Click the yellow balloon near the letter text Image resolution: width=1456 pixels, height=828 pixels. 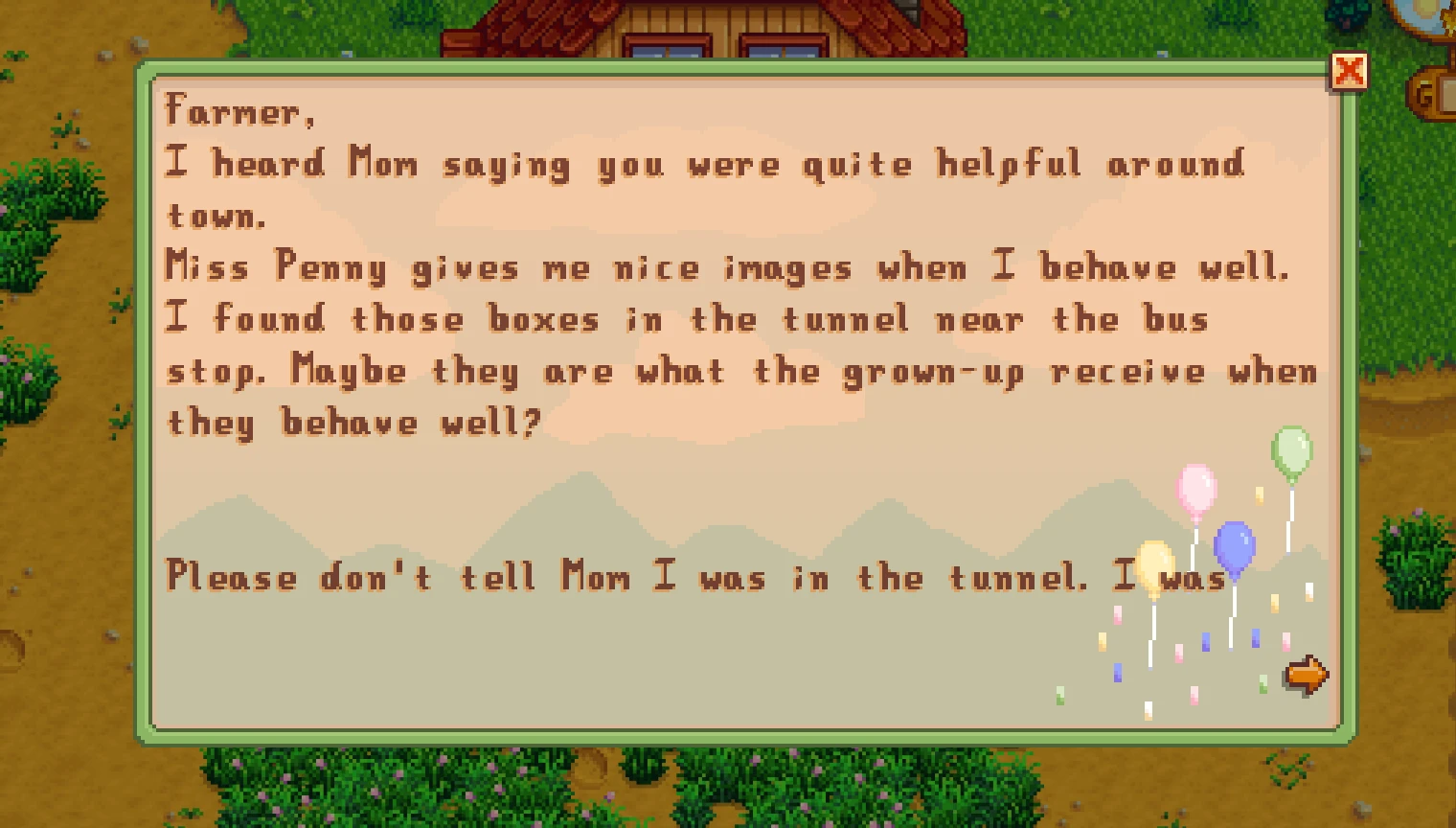point(1154,564)
